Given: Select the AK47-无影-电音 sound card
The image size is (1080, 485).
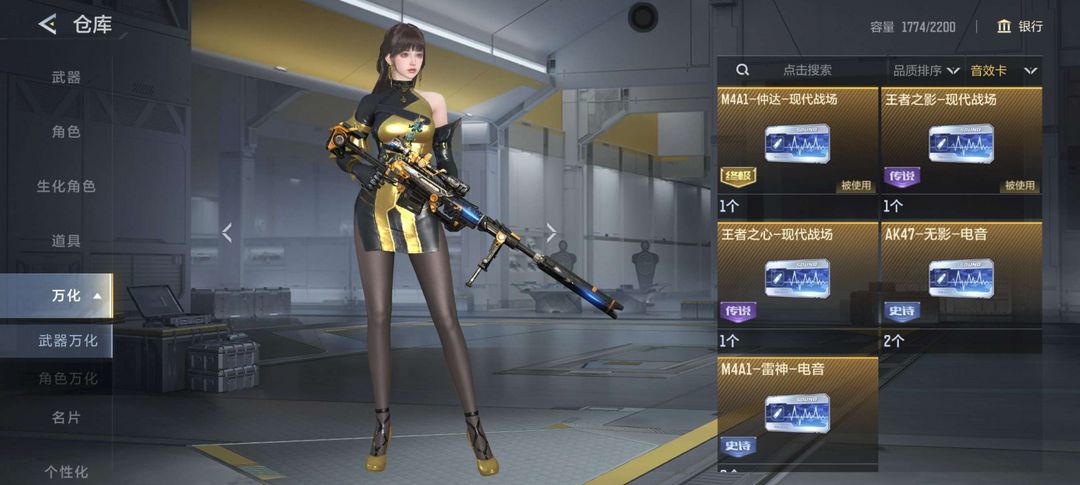Looking at the screenshot, I should point(961,276).
